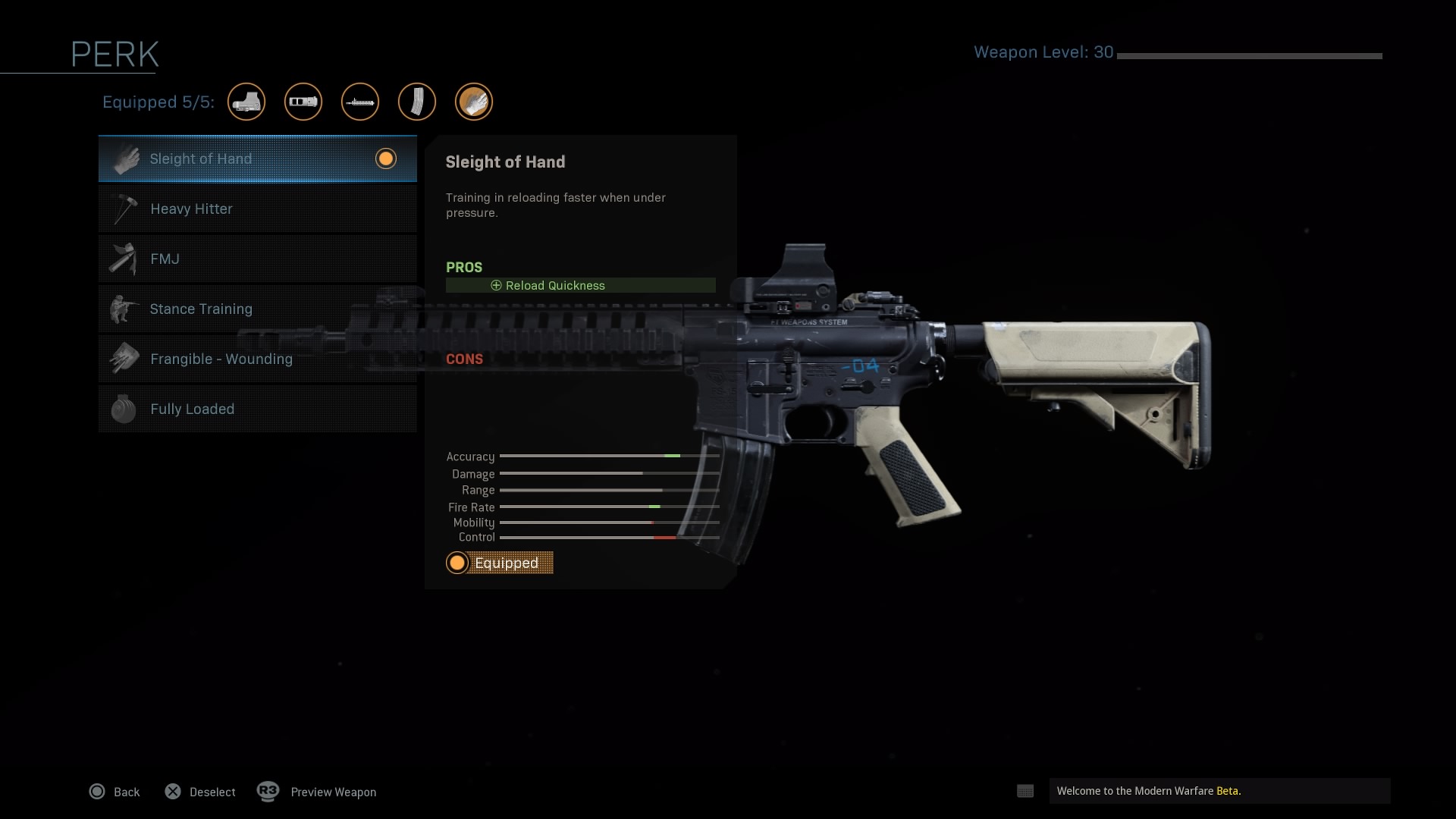This screenshot has height=819, width=1456.
Task: Open the equipped barrel attachment icon
Action: 360,102
